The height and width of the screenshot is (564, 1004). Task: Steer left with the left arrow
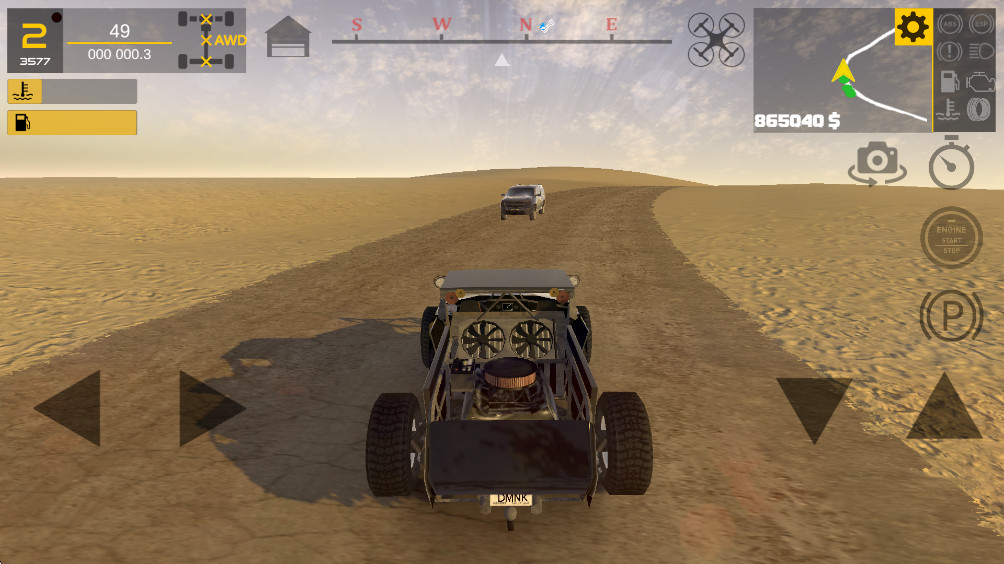coord(69,407)
